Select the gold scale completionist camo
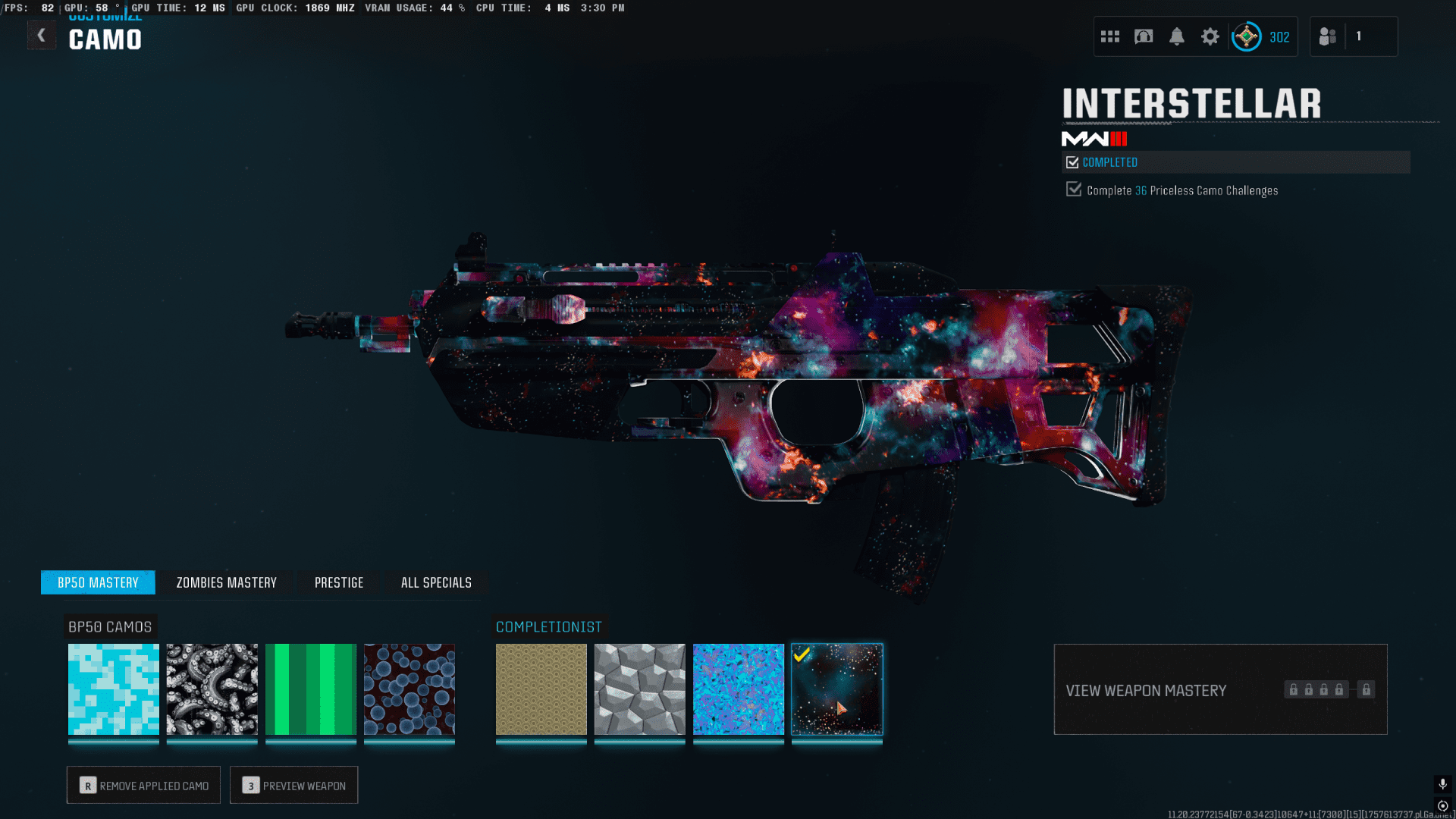Viewport: 1456px width, 819px height. coord(541,689)
